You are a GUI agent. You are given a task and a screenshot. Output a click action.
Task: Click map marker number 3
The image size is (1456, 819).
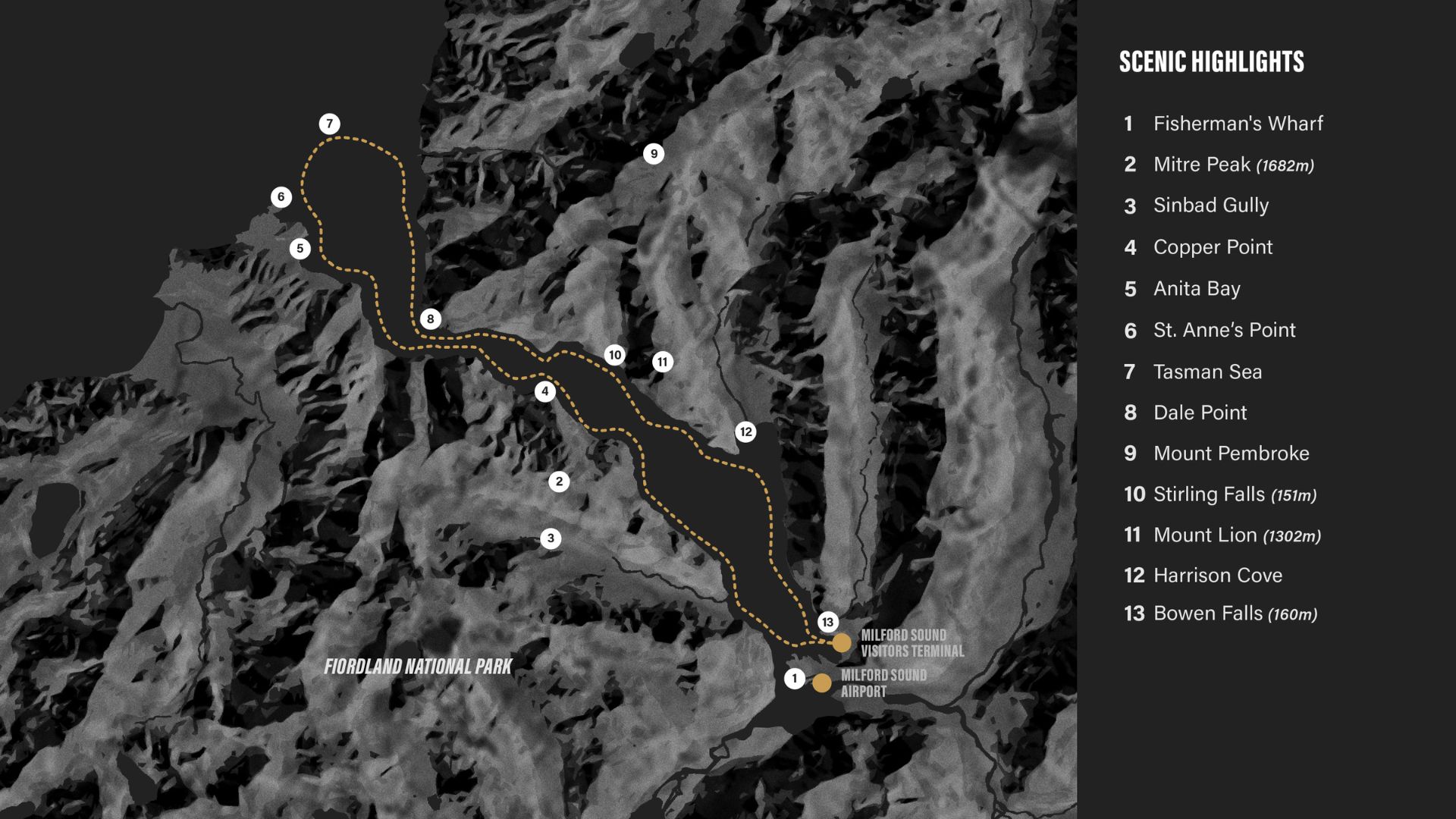(x=551, y=538)
